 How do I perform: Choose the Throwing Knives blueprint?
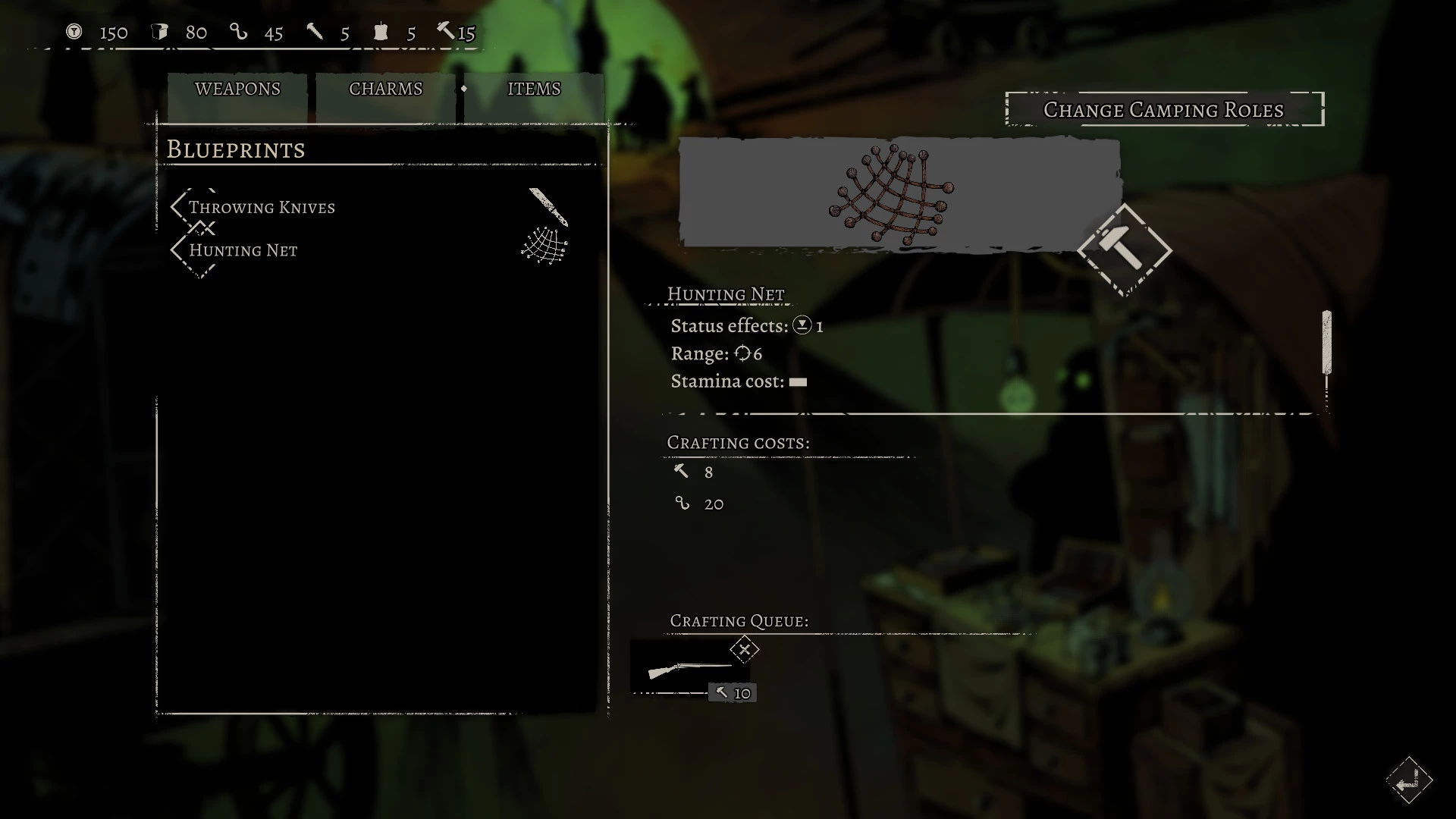(262, 208)
